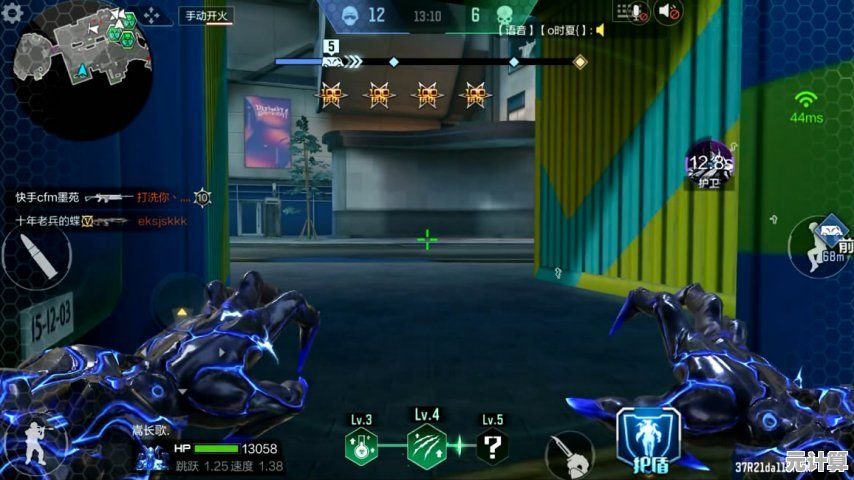Select the Lv.4 claw skill icon
Image resolution: width=854 pixels, height=480 pixels.
coord(427,444)
